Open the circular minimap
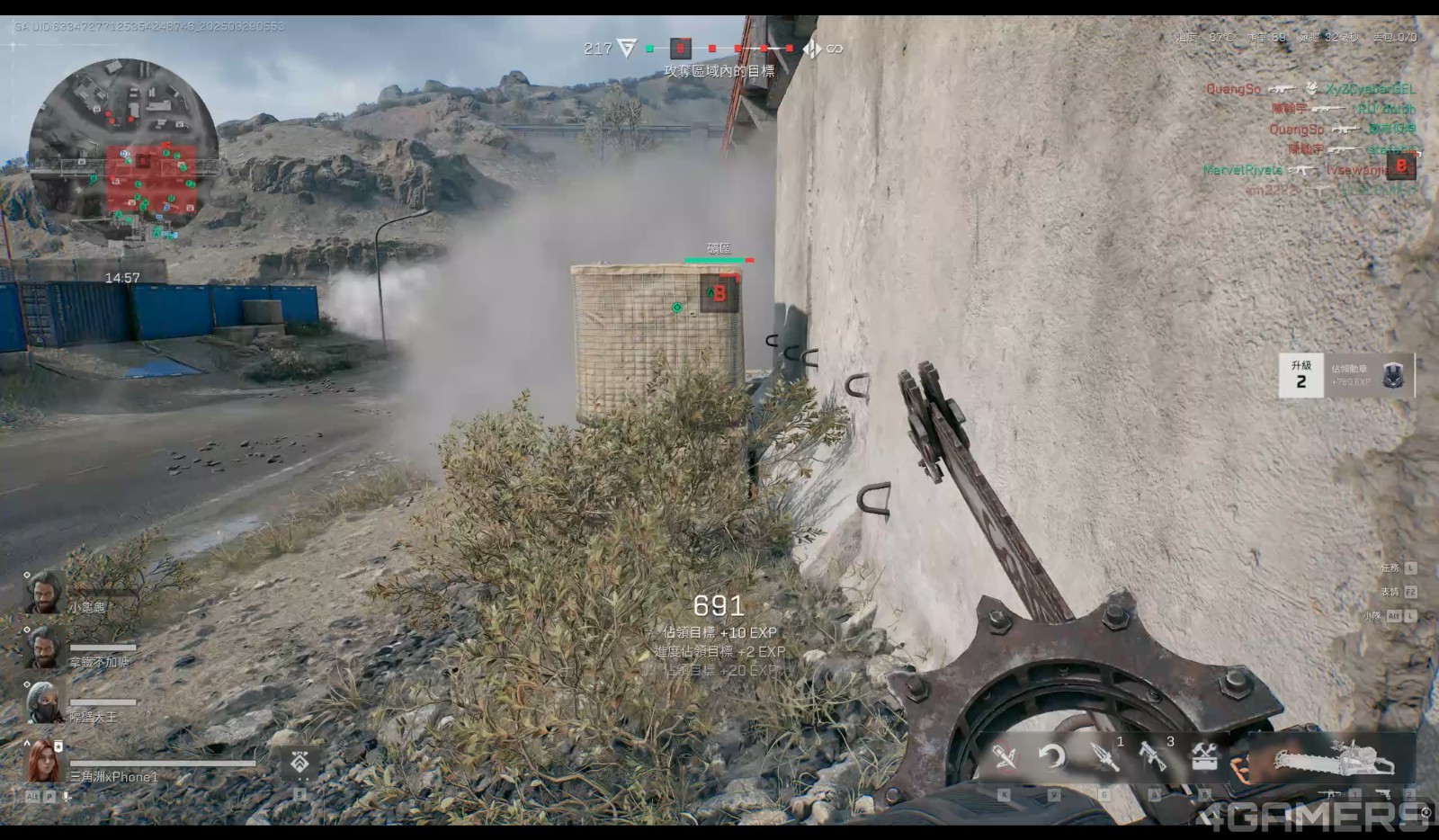Viewport: 1439px width, 840px height. [123, 150]
